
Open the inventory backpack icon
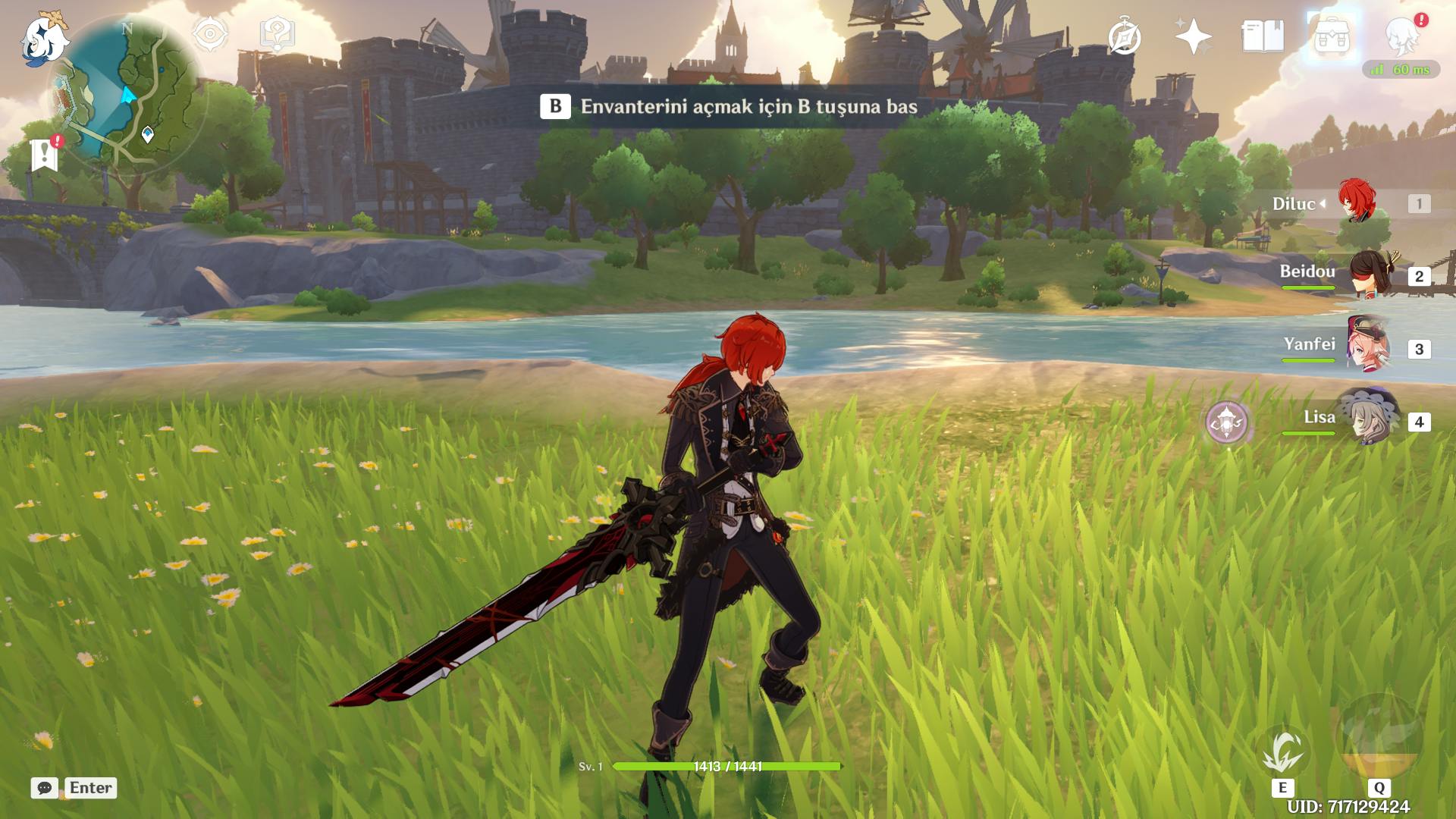(x=1332, y=36)
